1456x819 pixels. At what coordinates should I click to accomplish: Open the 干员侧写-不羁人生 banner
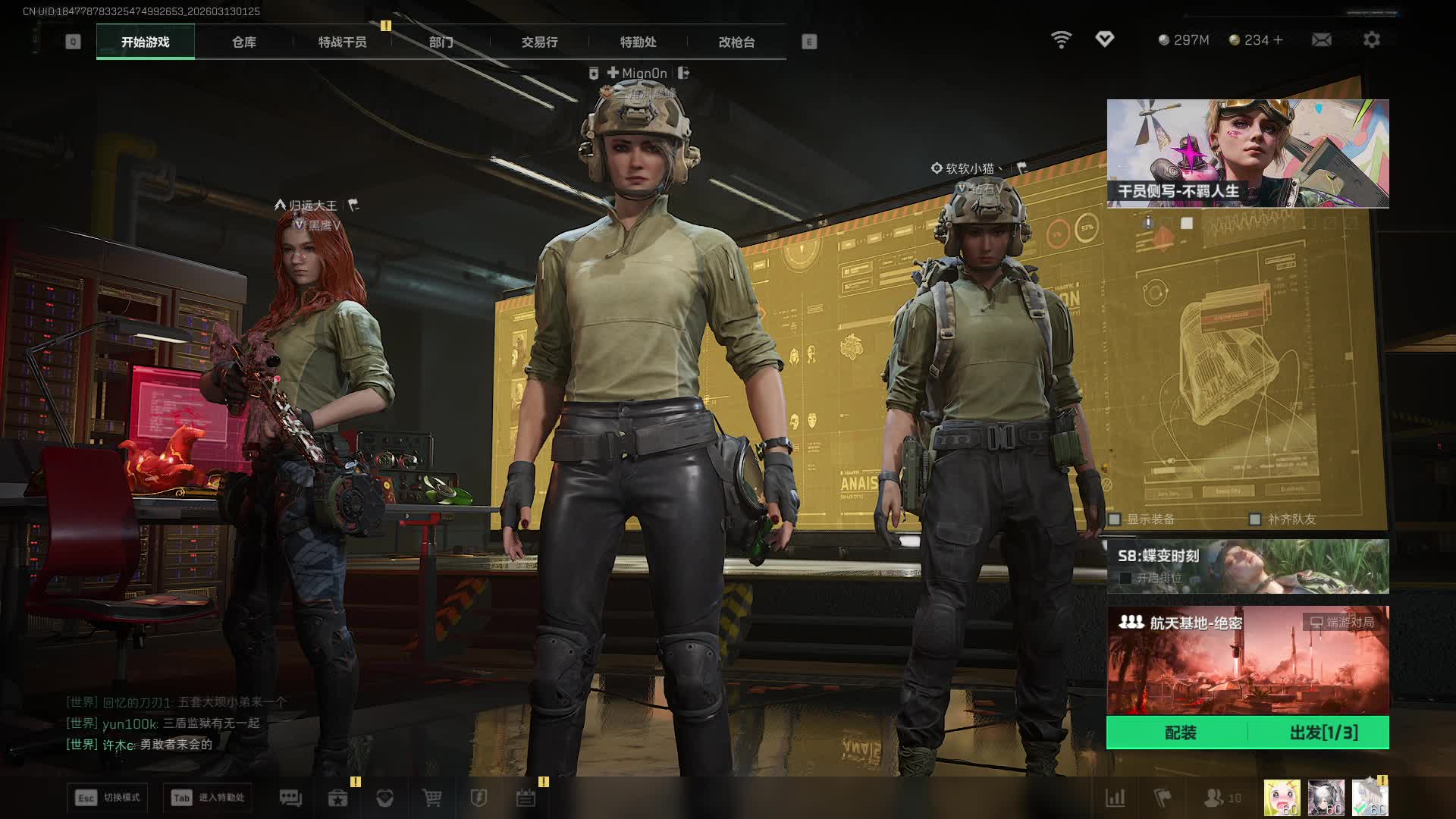tap(1247, 153)
